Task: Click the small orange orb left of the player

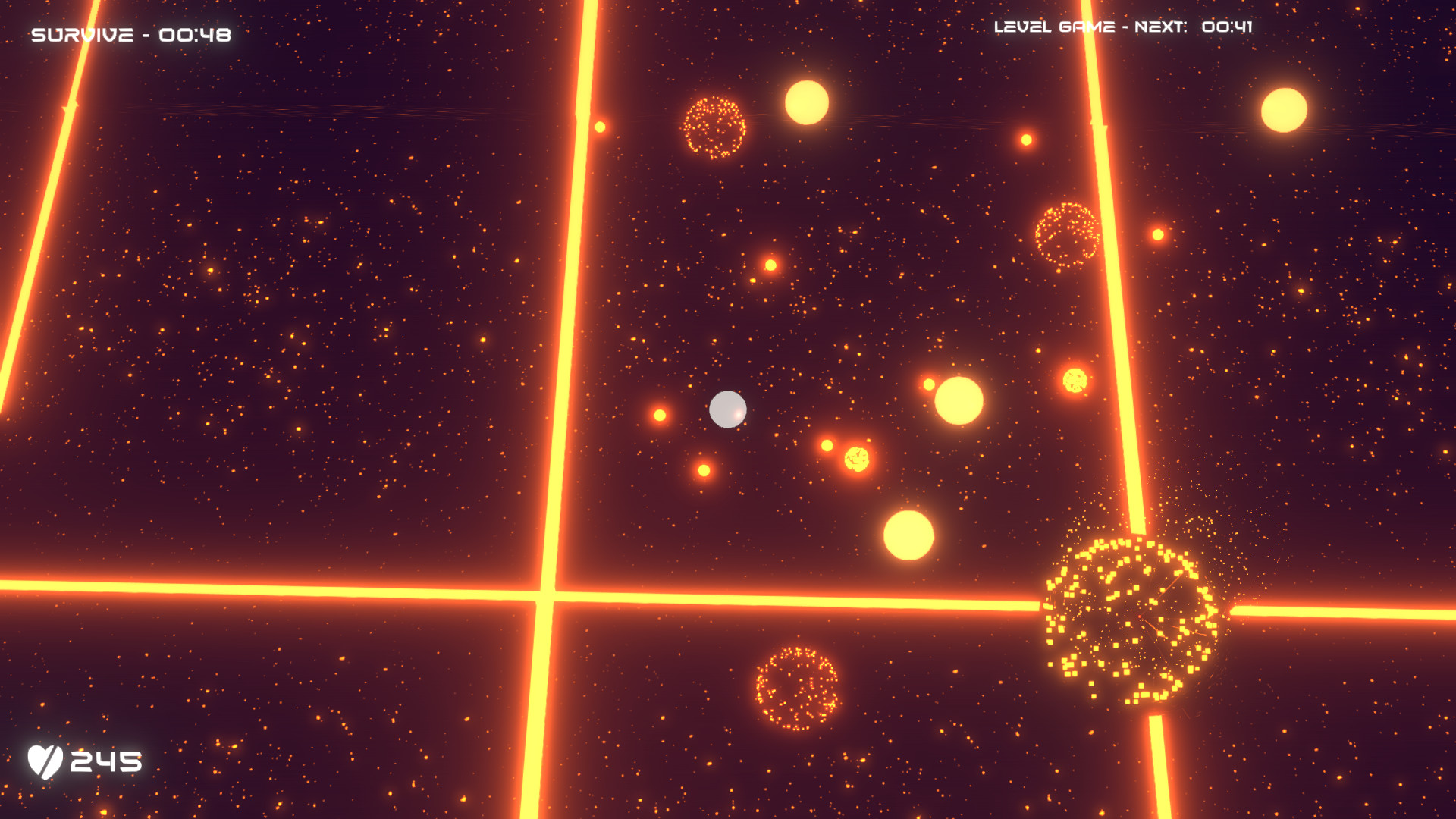Action: pyautogui.click(x=661, y=413)
